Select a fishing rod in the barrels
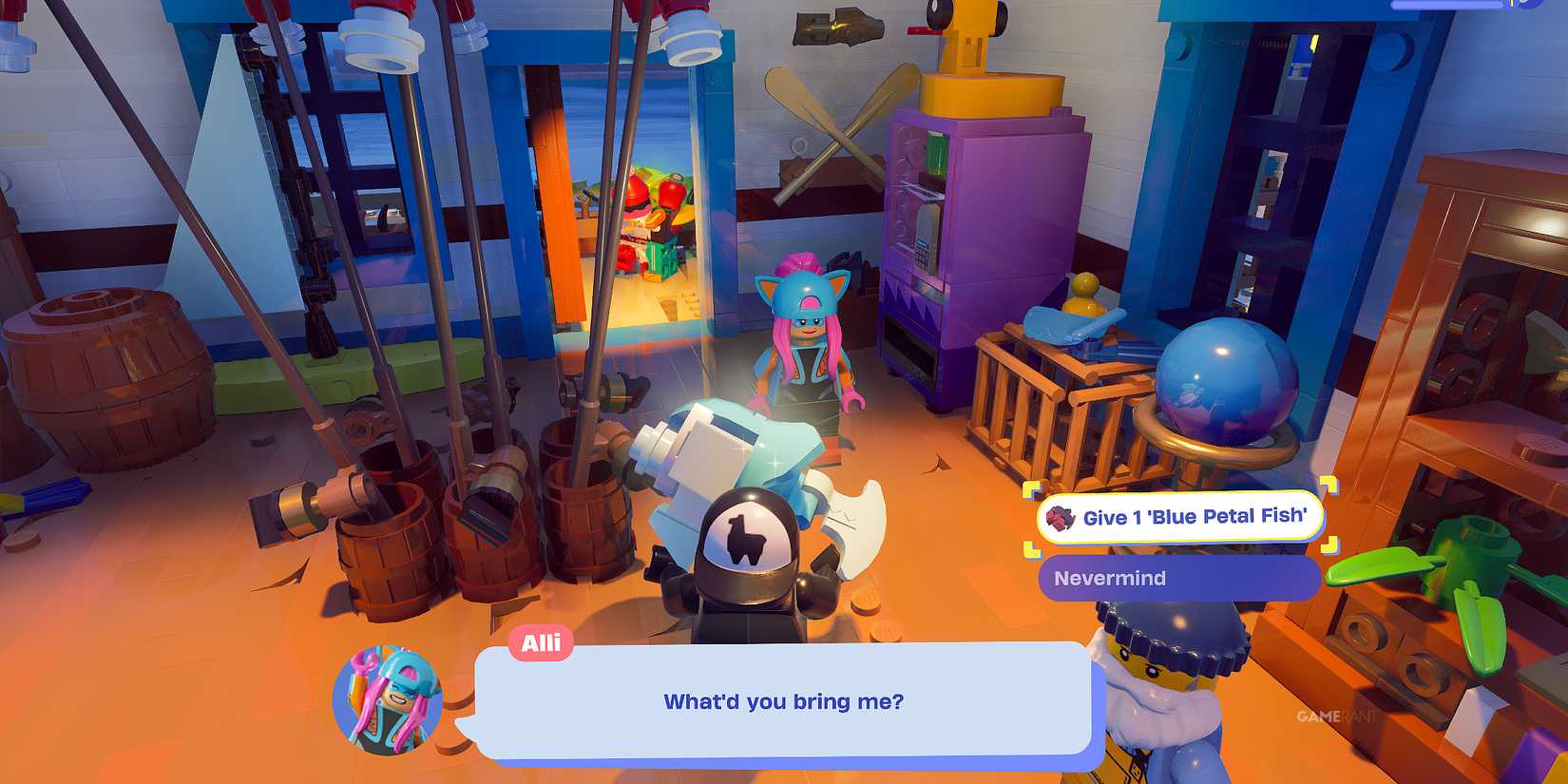1568x784 pixels. click(x=456, y=285)
